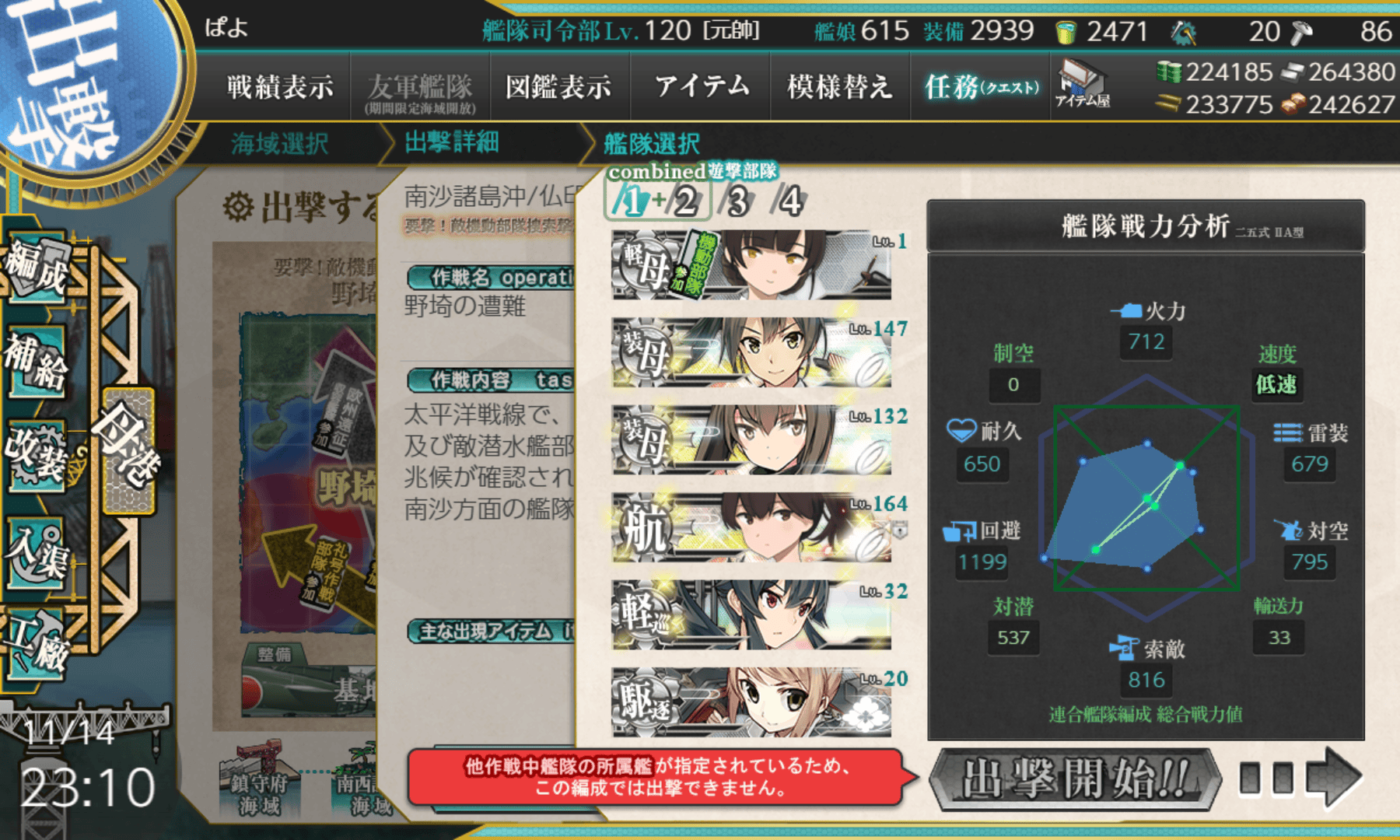Click the 出撃開始 sortie start button
The image size is (1400, 840).
(x=1076, y=779)
